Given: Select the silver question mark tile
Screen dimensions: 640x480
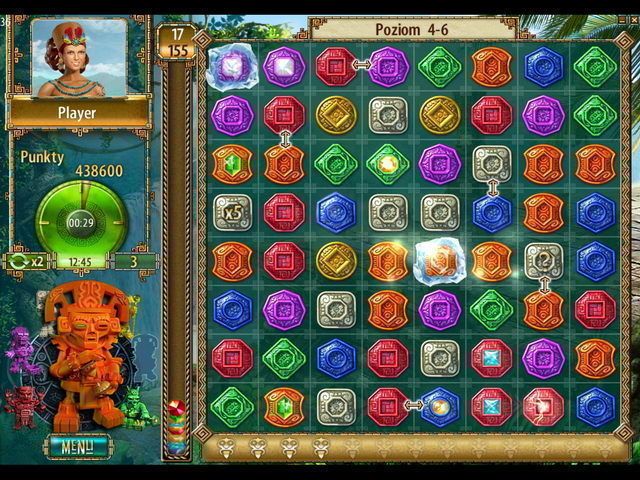Looking at the screenshot, I should tap(543, 261).
